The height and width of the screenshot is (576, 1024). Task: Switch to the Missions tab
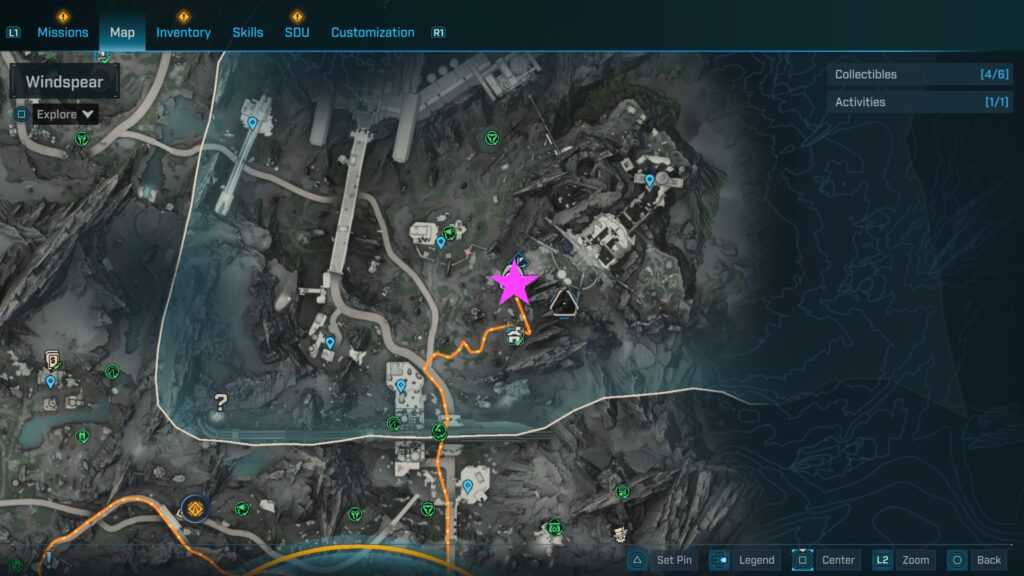click(63, 32)
